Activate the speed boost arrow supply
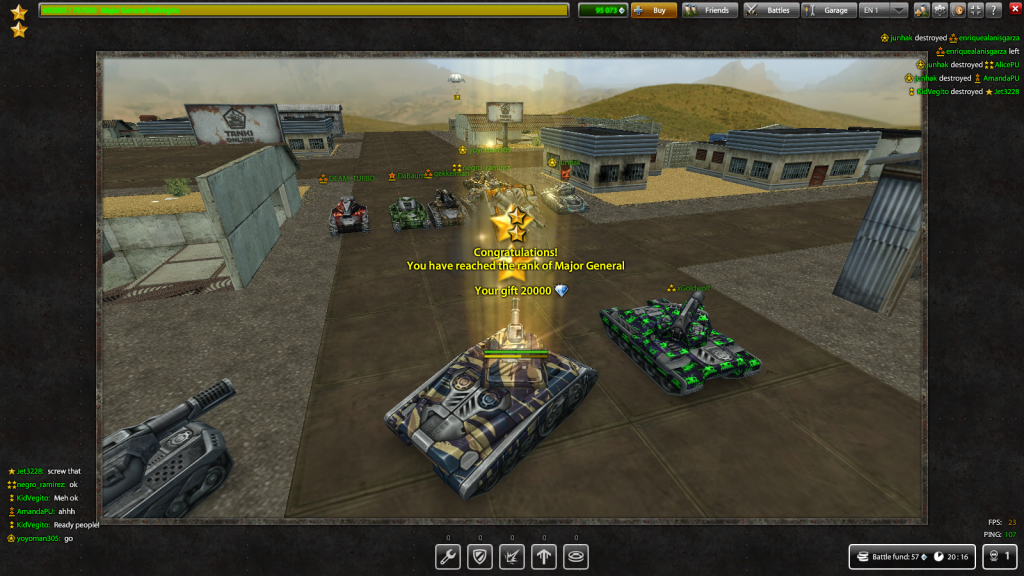Image resolution: width=1024 pixels, height=576 pixels. [x=544, y=557]
